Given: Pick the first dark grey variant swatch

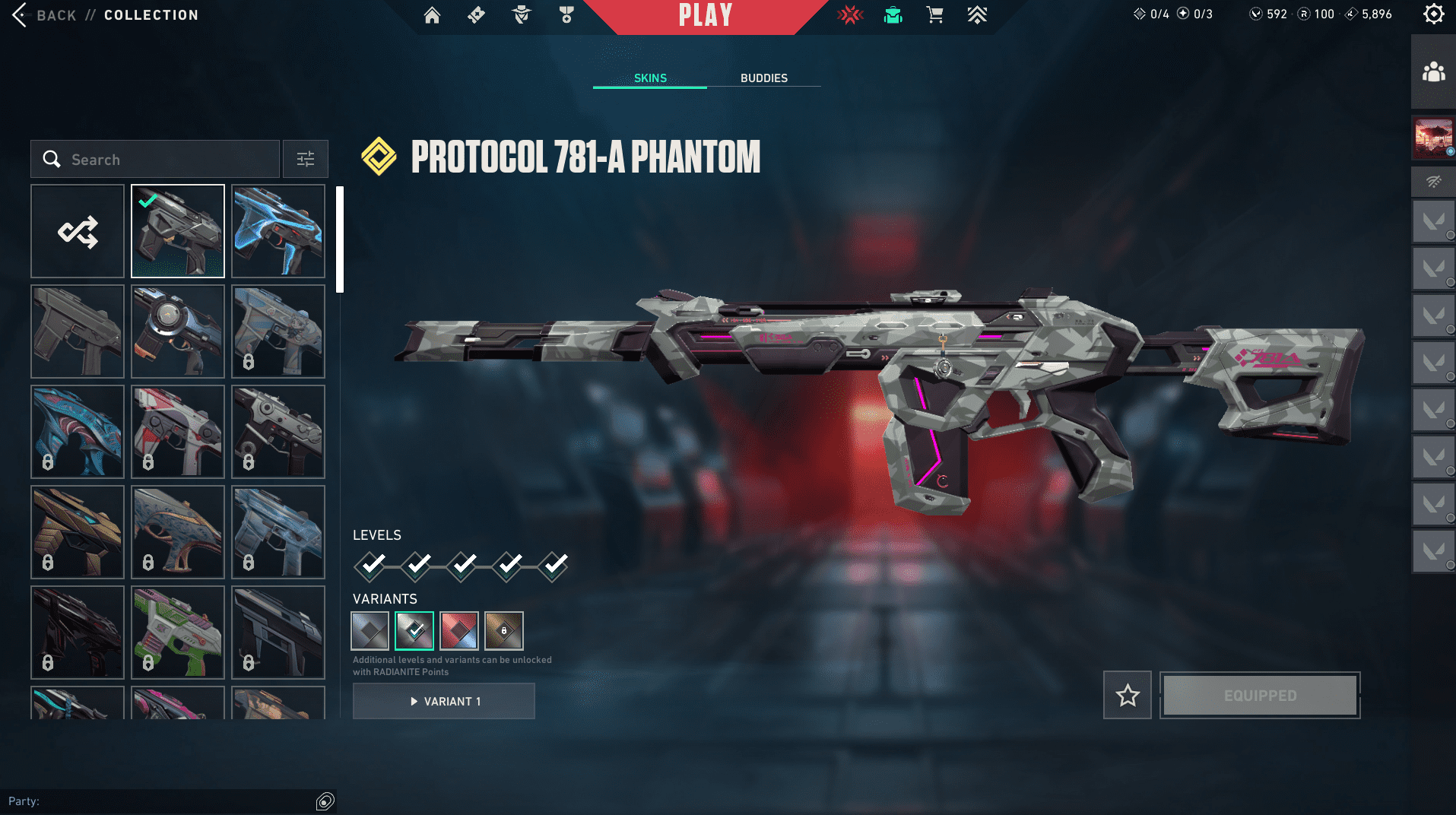Looking at the screenshot, I should pyautogui.click(x=370, y=631).
